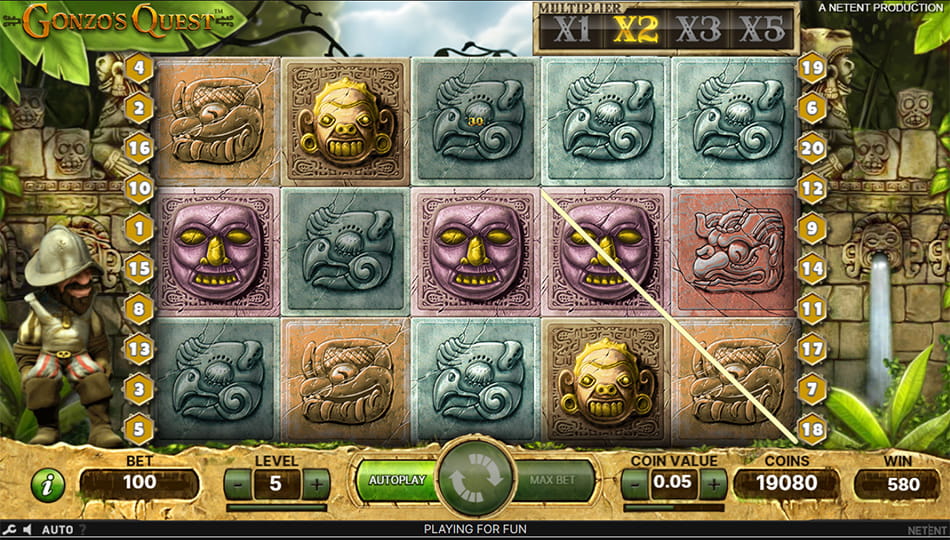Open help with the question mark icon
Image resolution: width=950 pixels, height=540 pixels.
82,529
